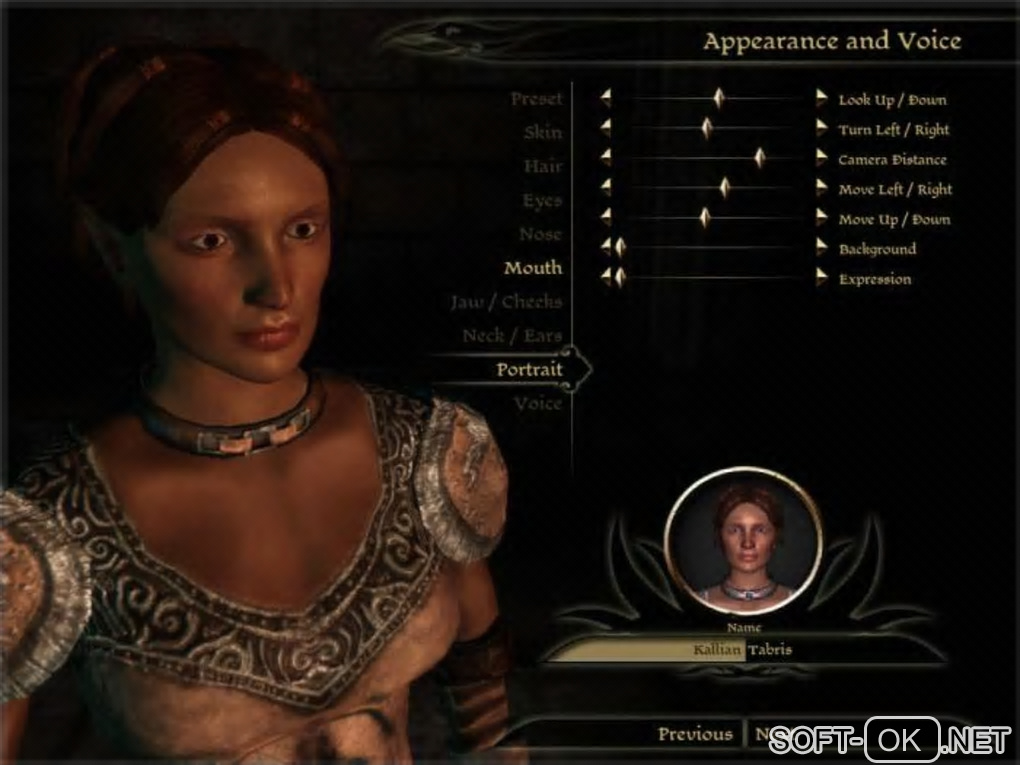Screen dimensions: 1020x765
Task: Select the Neck / Ears category
Action: click(512, 336)
